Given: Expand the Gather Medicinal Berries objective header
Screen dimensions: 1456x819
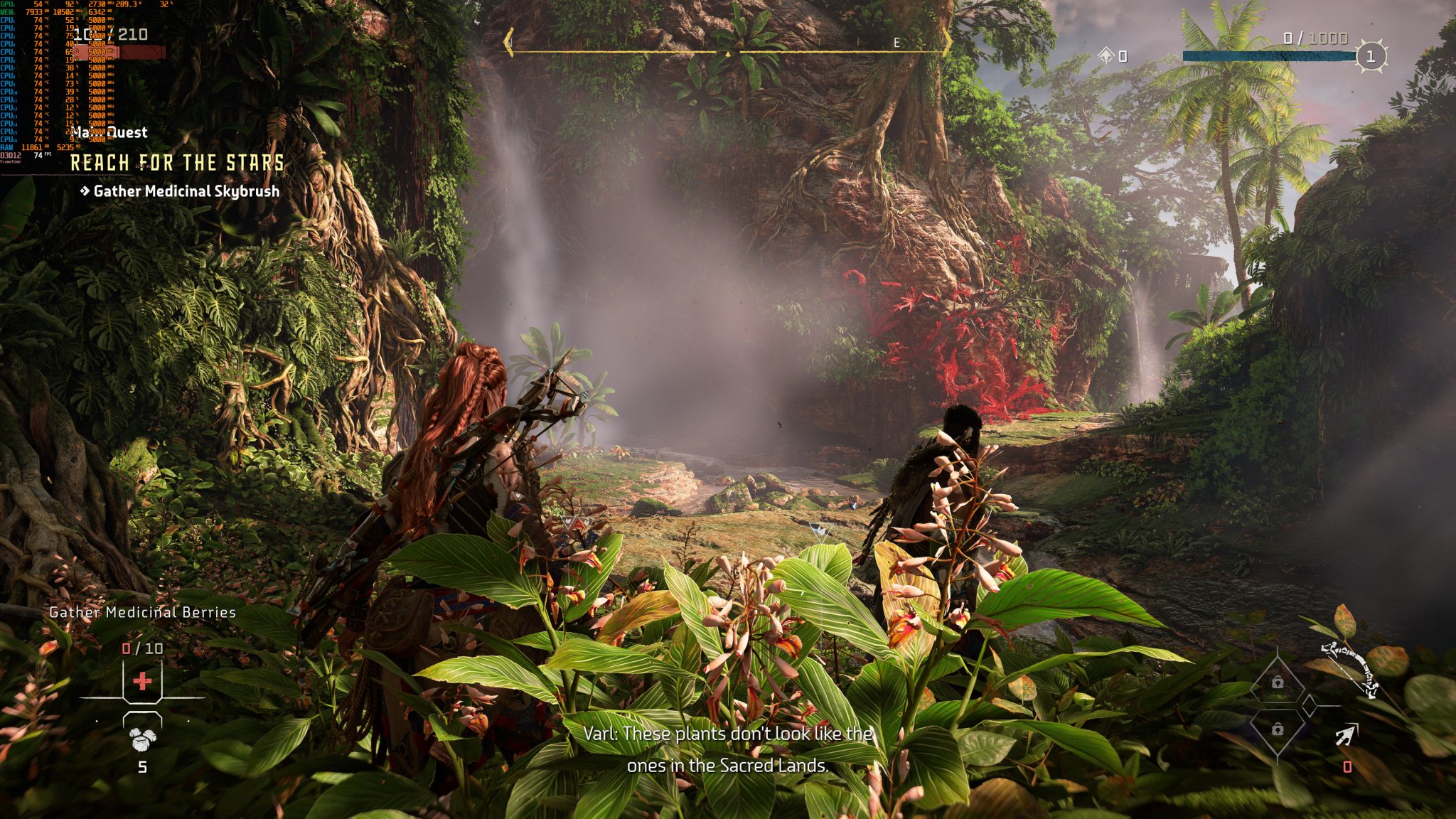Looking at the screenshot, I should [x=142, y=611].
